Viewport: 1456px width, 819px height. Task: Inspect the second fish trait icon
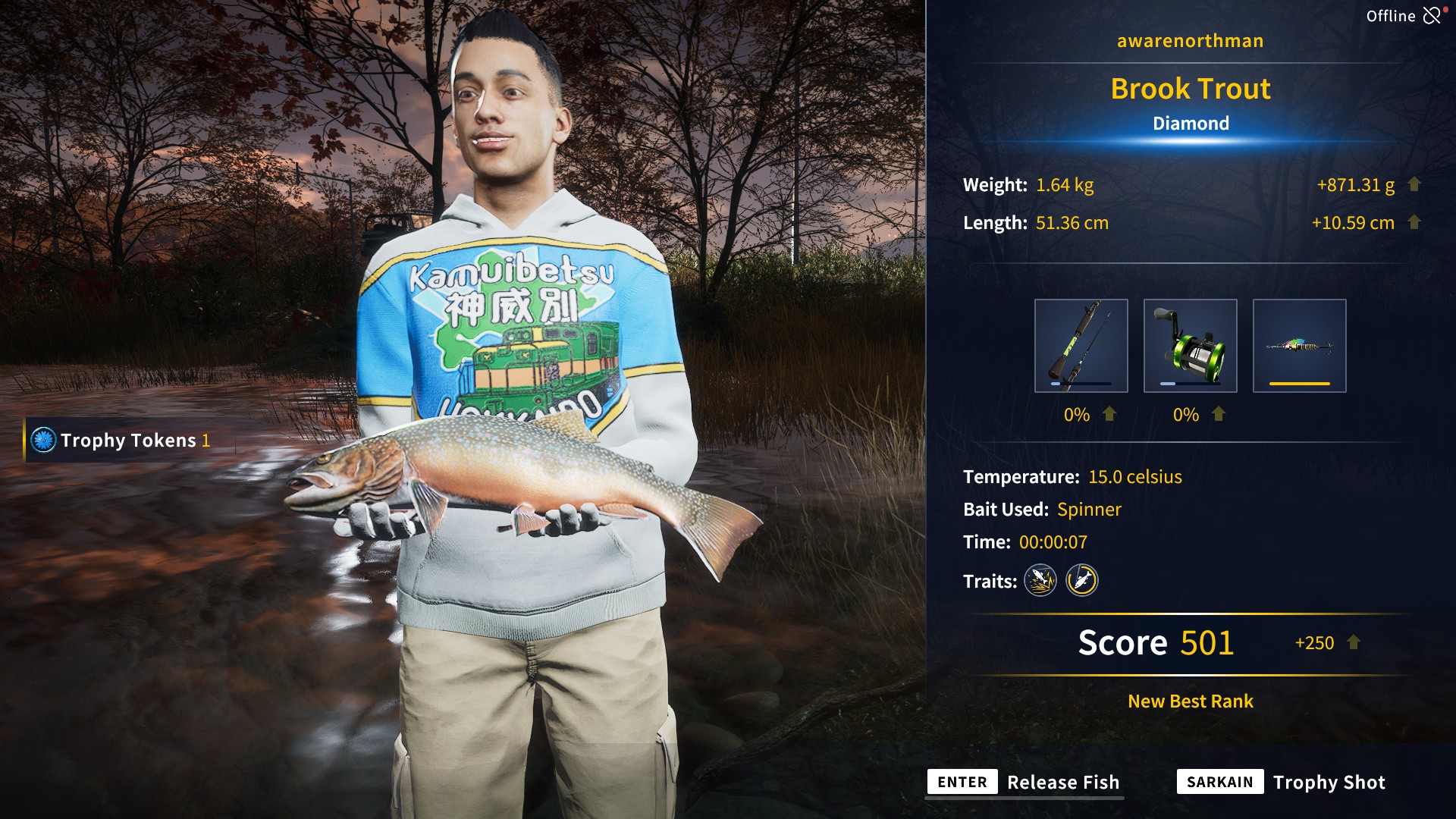[1082, 581]
